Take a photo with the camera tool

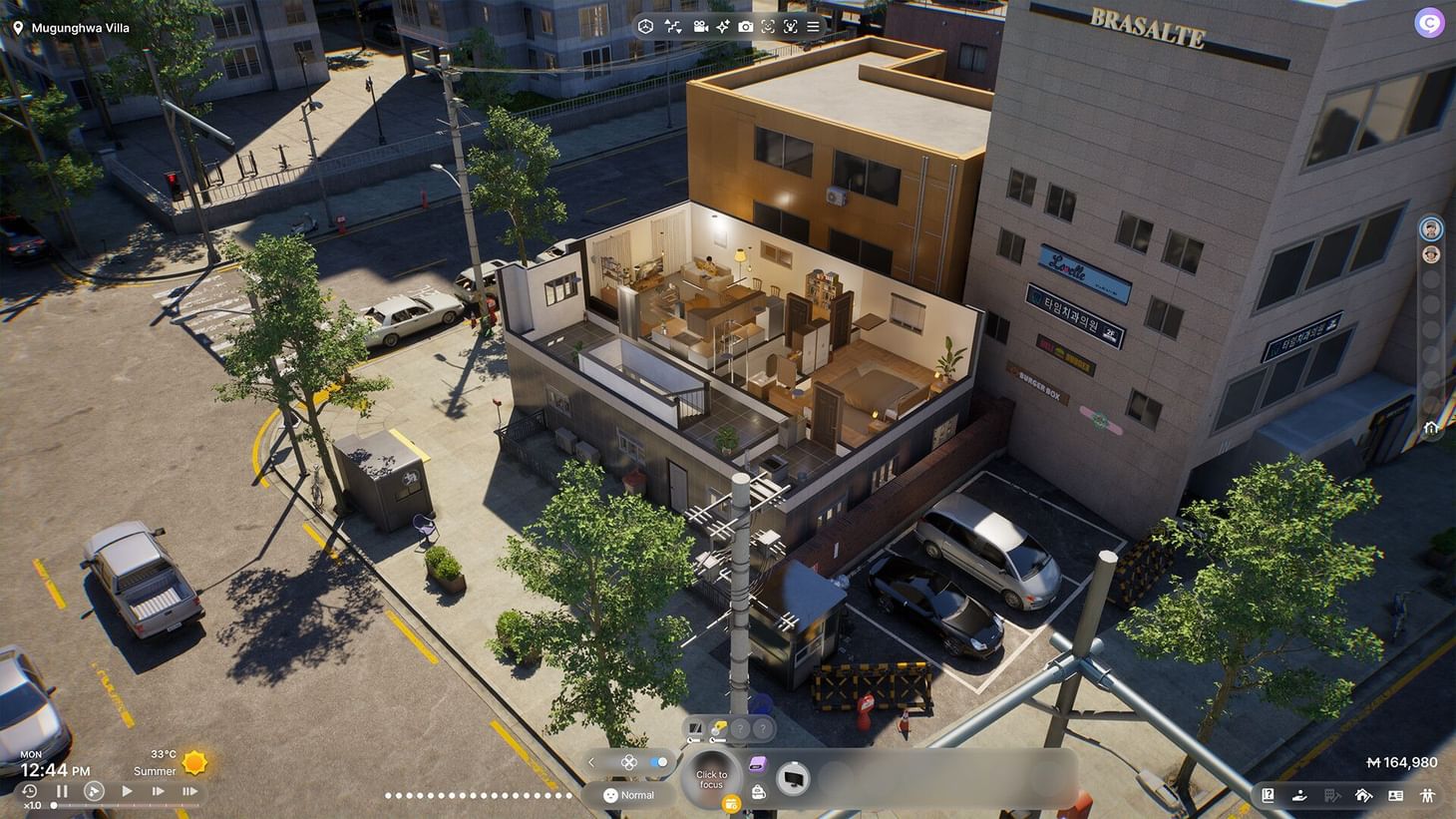pyautogui.click(x=746, y=27)
